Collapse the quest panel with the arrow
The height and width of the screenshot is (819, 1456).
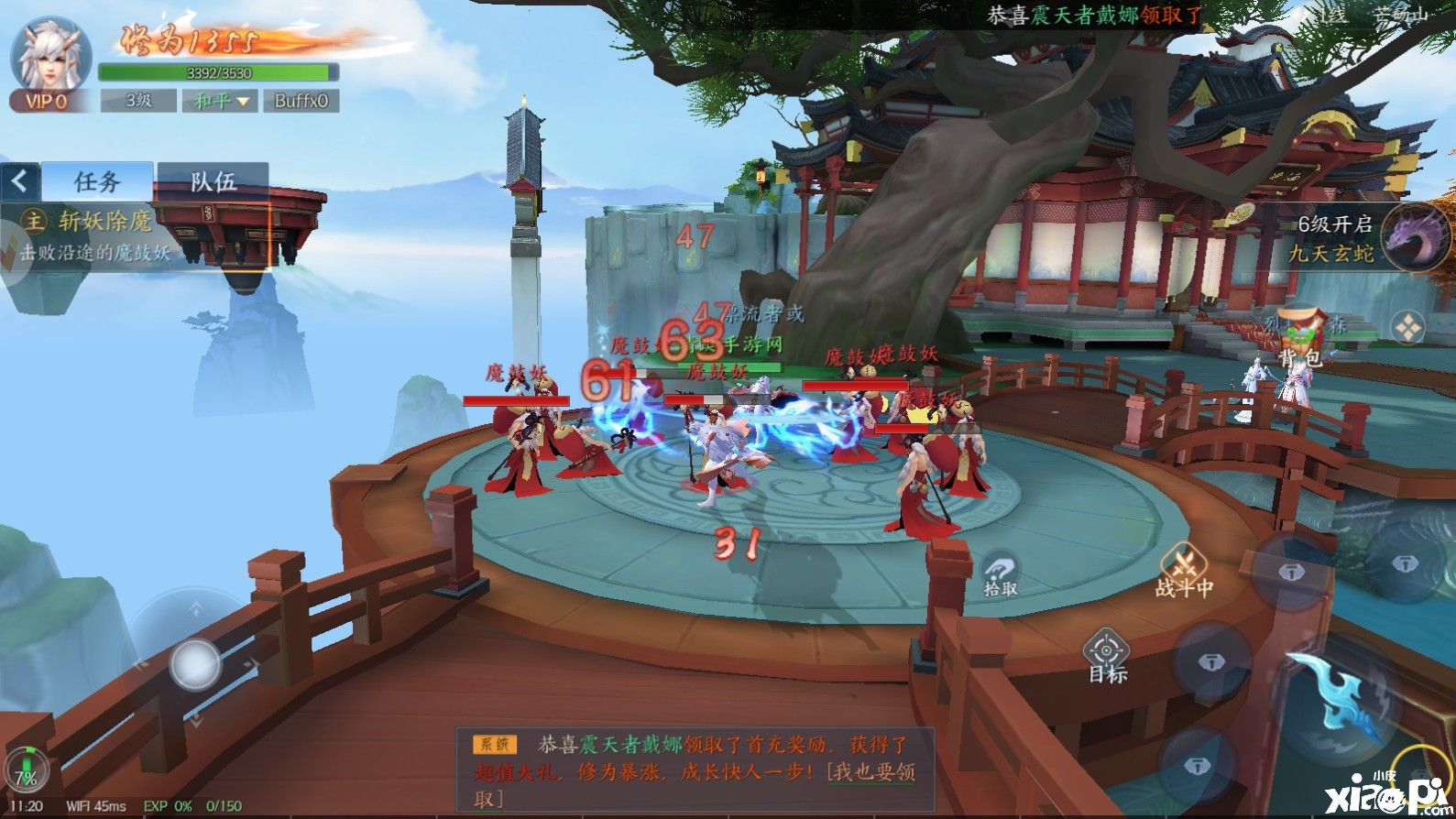pyautogui.click(x=19, y=181)
